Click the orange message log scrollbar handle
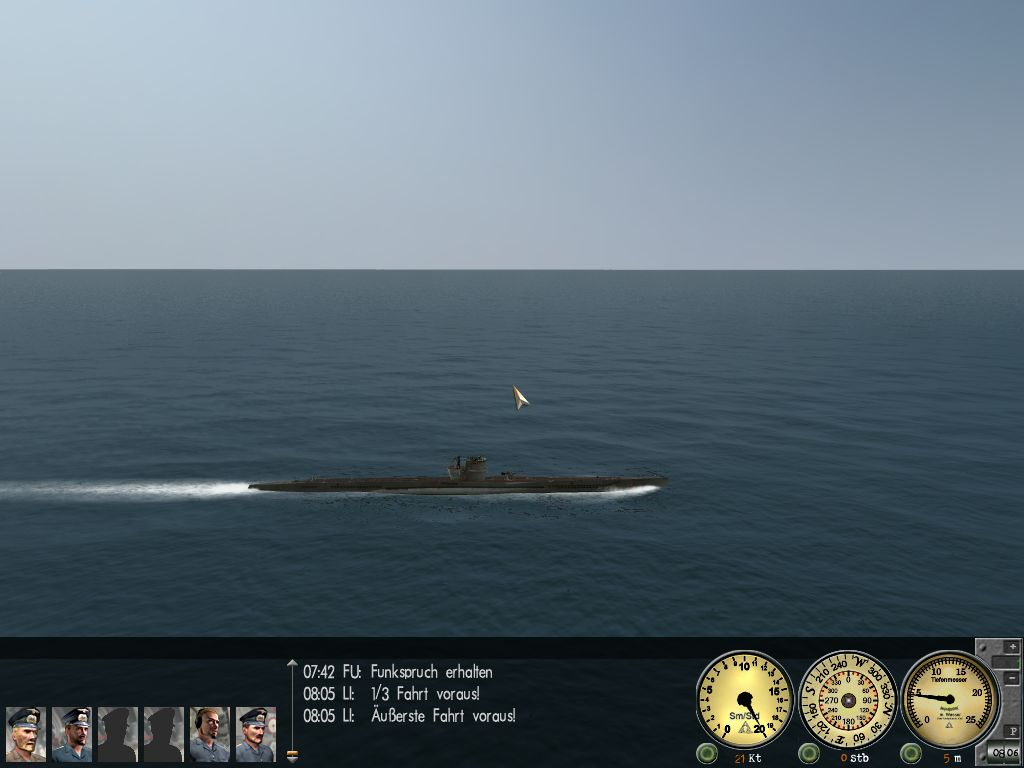1024x768 pixels. coord(292,753)
